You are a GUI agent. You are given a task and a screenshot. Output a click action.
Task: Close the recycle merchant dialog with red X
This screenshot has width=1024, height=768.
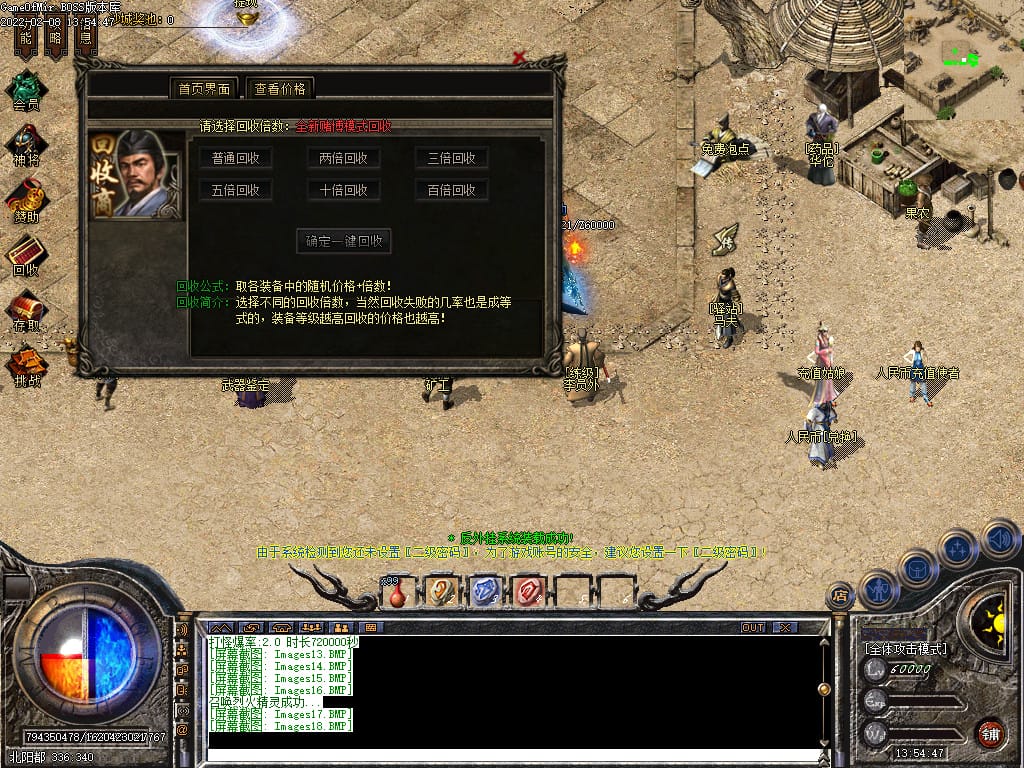[x=519, y=58]
